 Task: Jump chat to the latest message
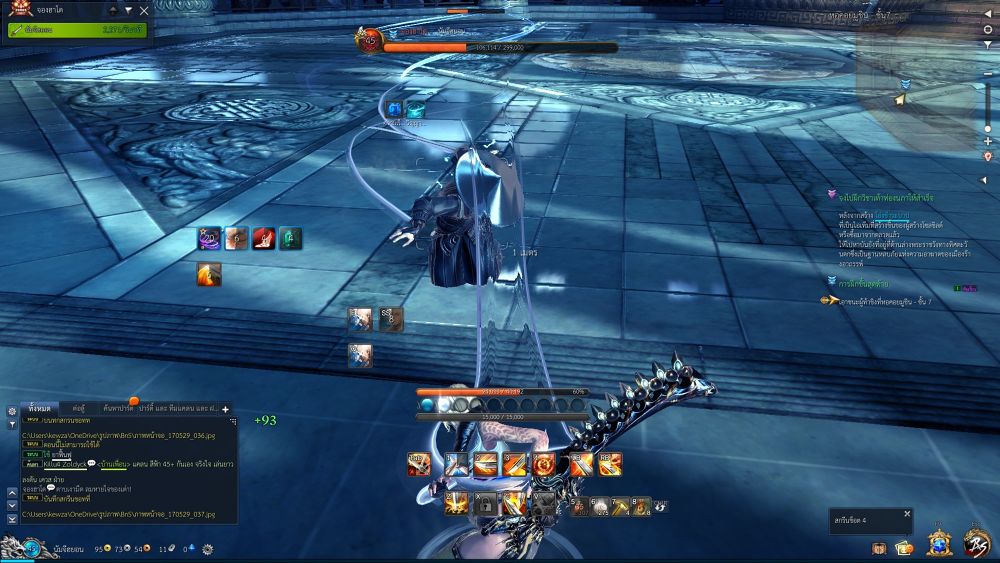click(12, 518)
